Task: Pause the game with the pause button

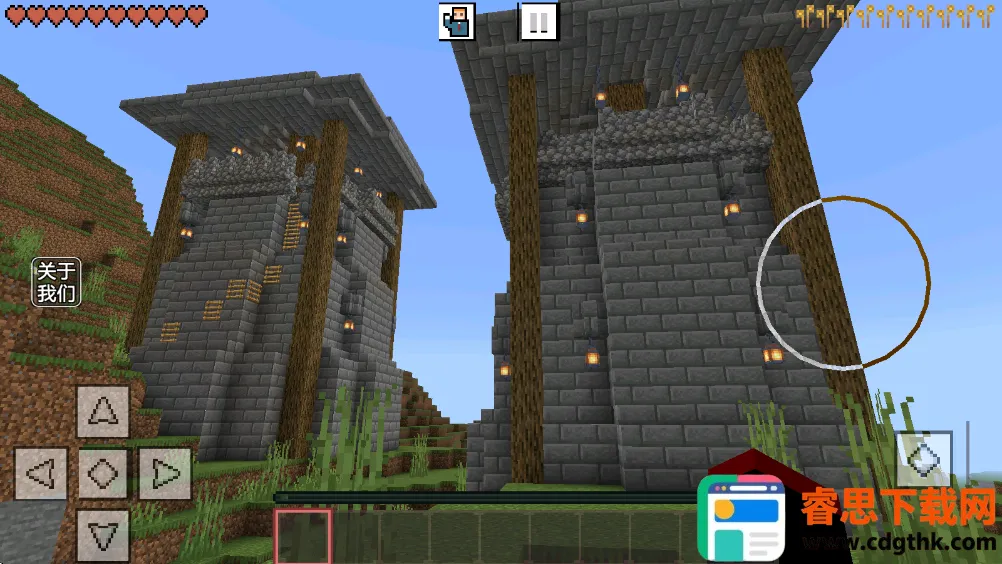Action: 538,22
